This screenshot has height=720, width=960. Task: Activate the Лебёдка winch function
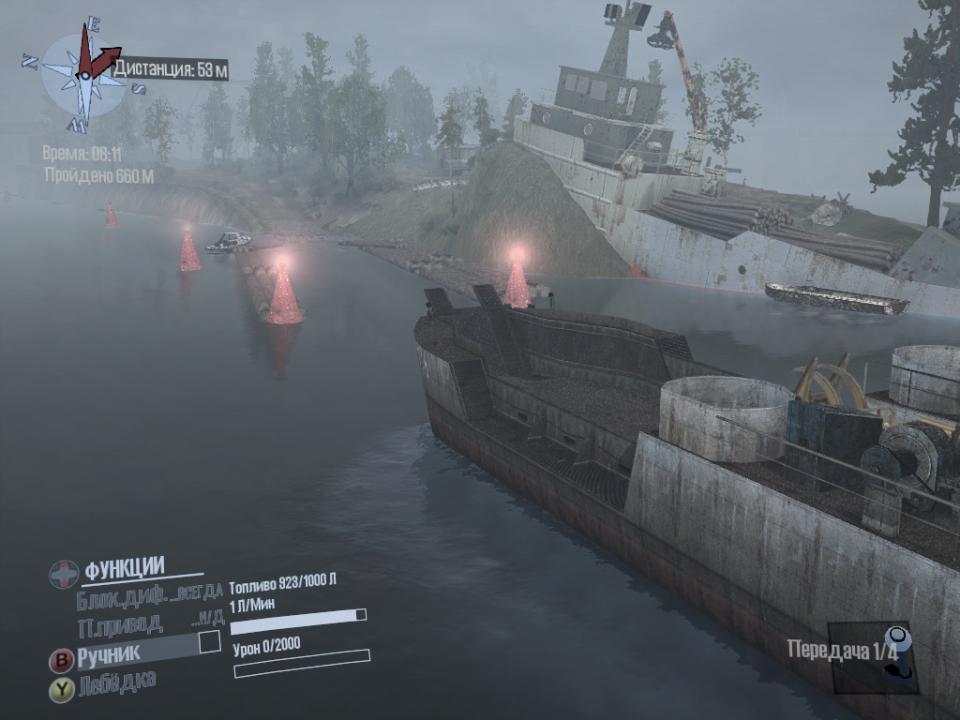(x=117, y=682)
